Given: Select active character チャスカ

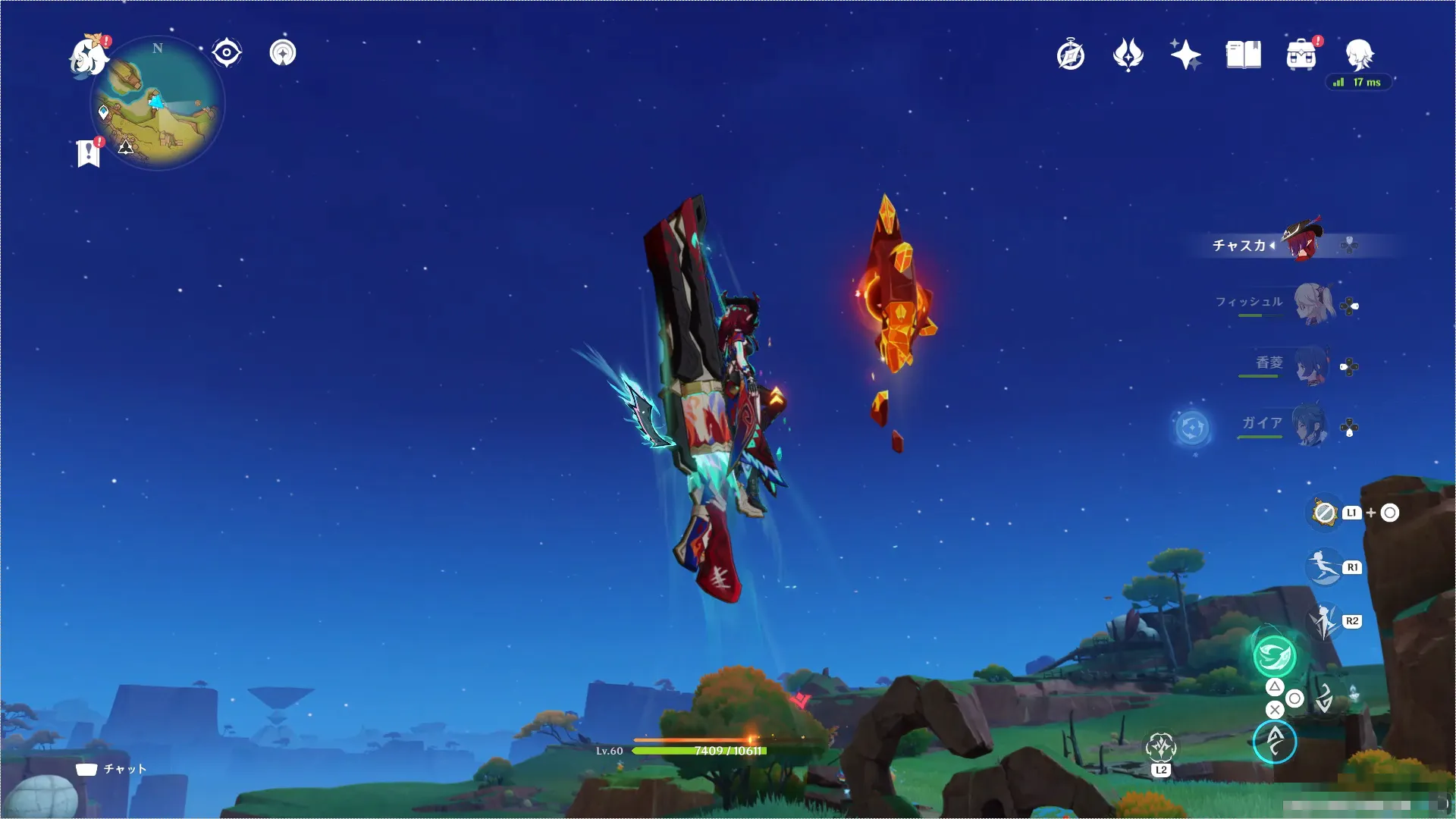Looking at the screenshot, I should click(1301, 243).
